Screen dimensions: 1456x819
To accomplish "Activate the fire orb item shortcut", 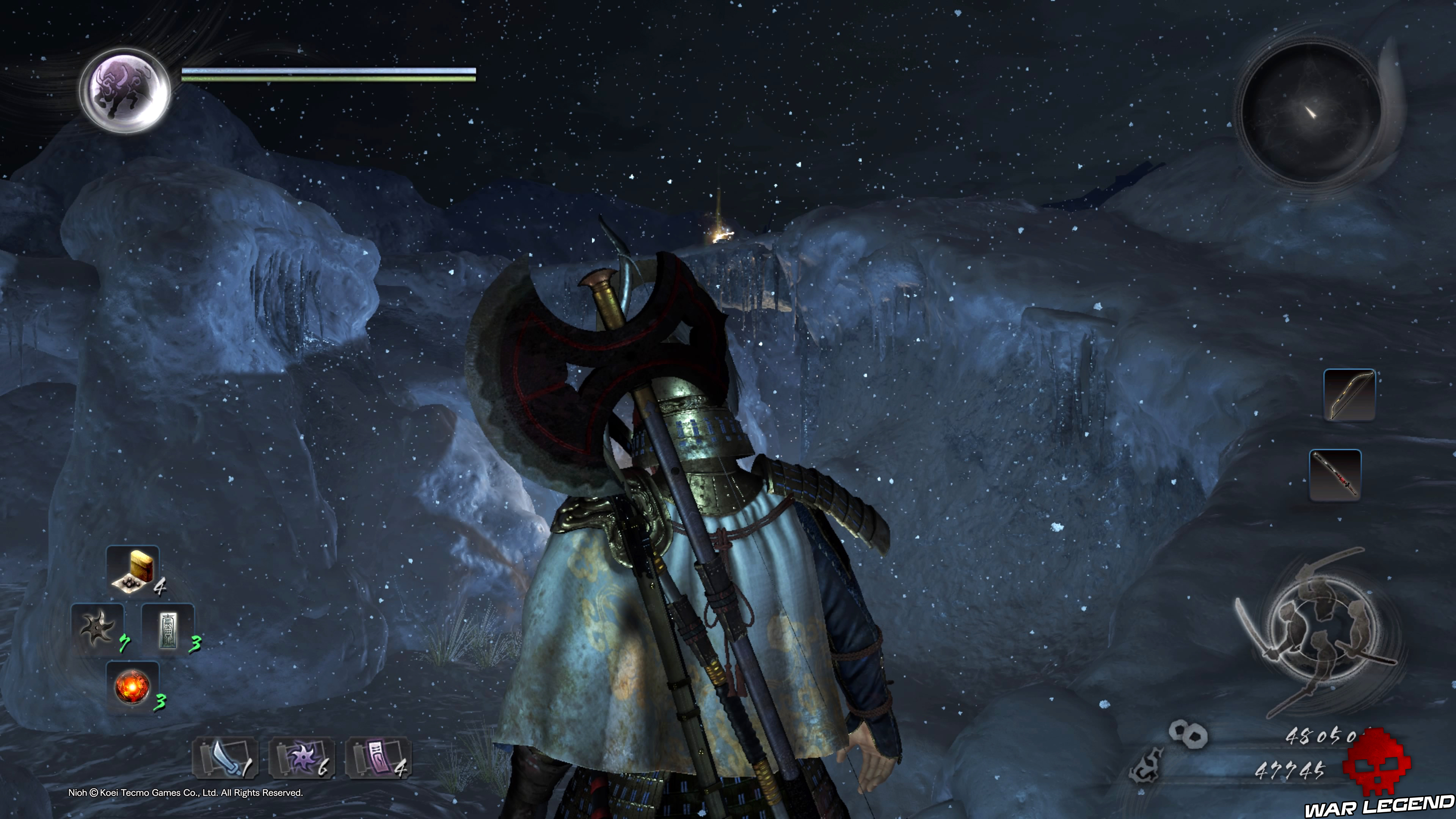I will [x=132, y=687].
